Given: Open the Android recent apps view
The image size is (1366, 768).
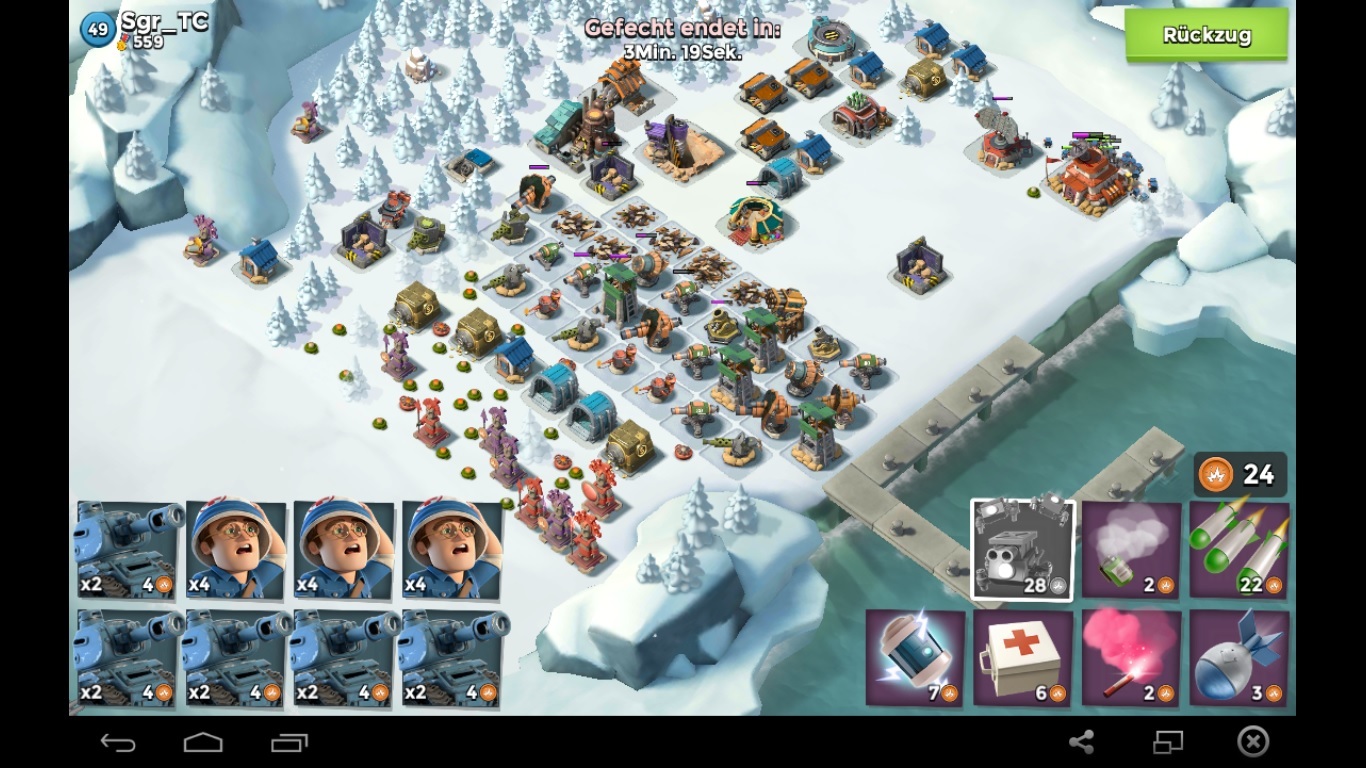Looking at the screenshot, I should click(290, 742).
